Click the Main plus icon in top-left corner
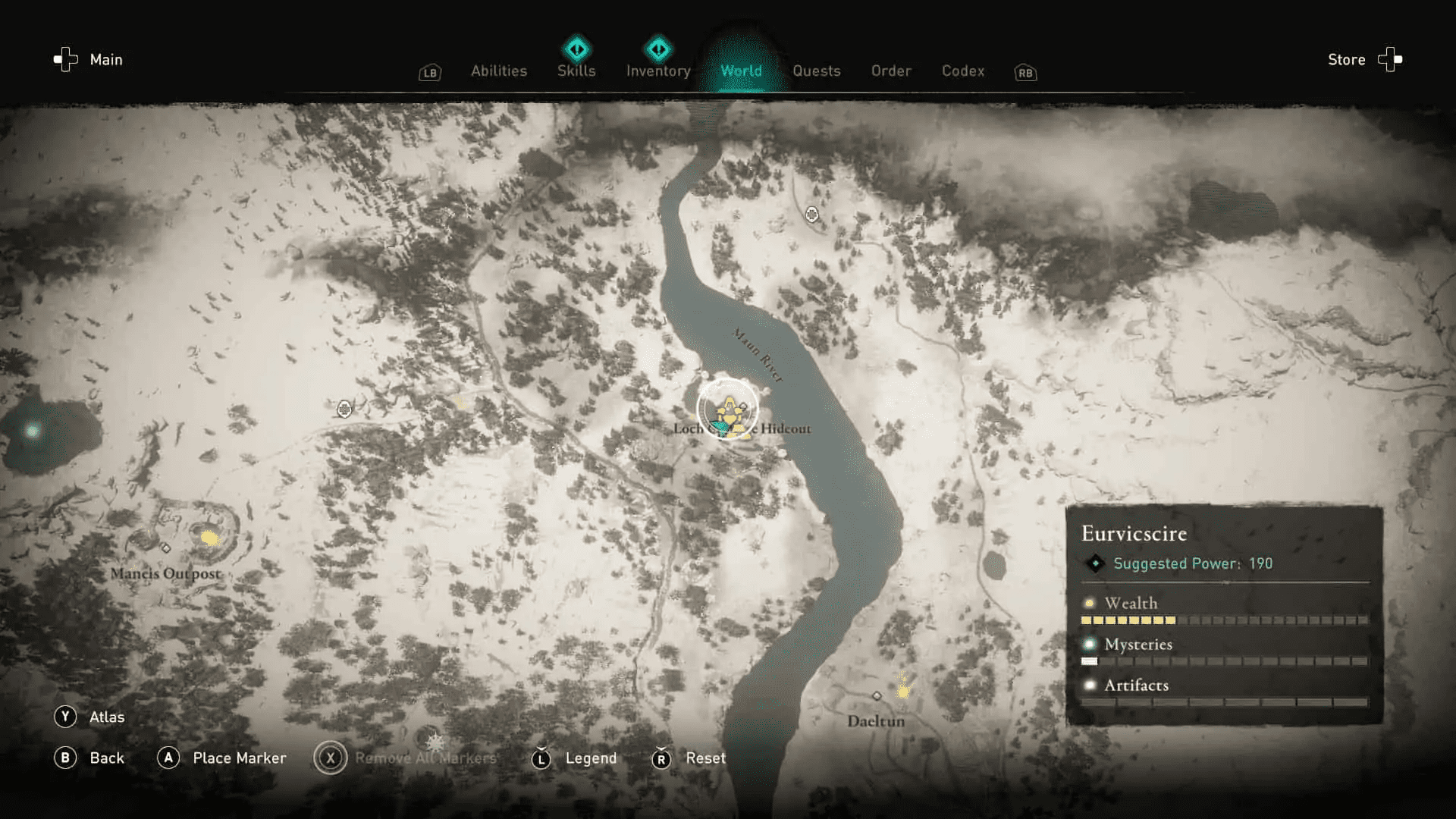This screenshot has width=1456, height=819. [64, 59]
